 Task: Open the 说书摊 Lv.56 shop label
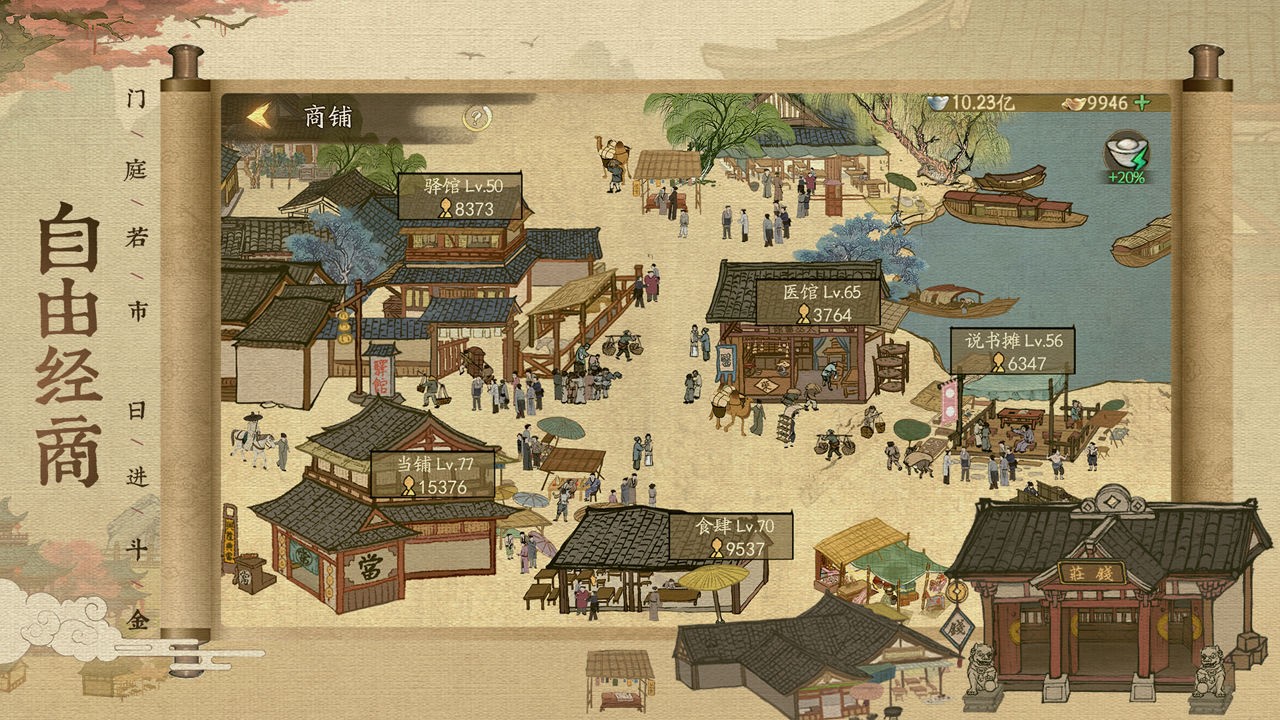click(x=1015, y=341)
